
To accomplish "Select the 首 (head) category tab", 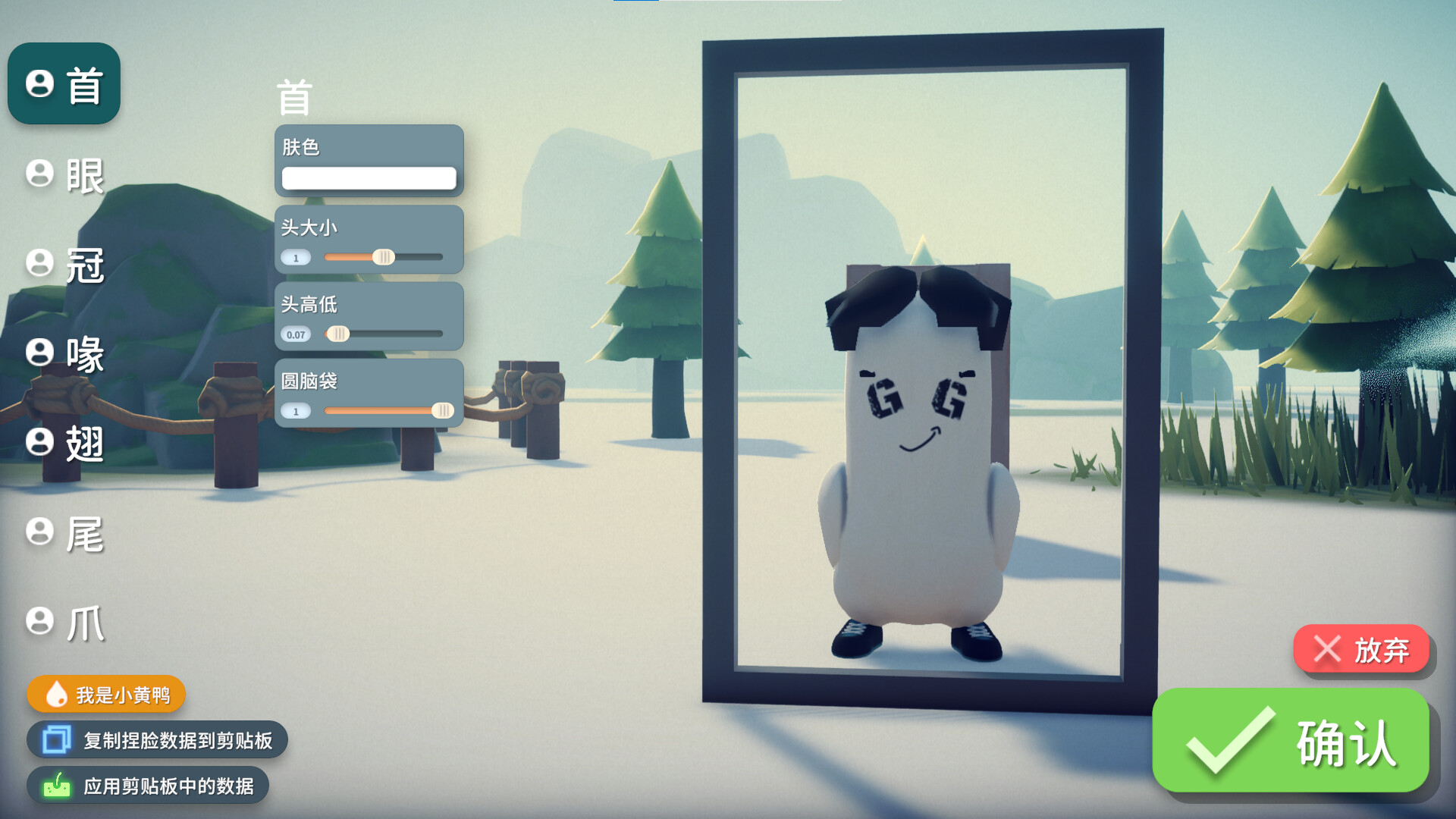I will click(64, 84).
